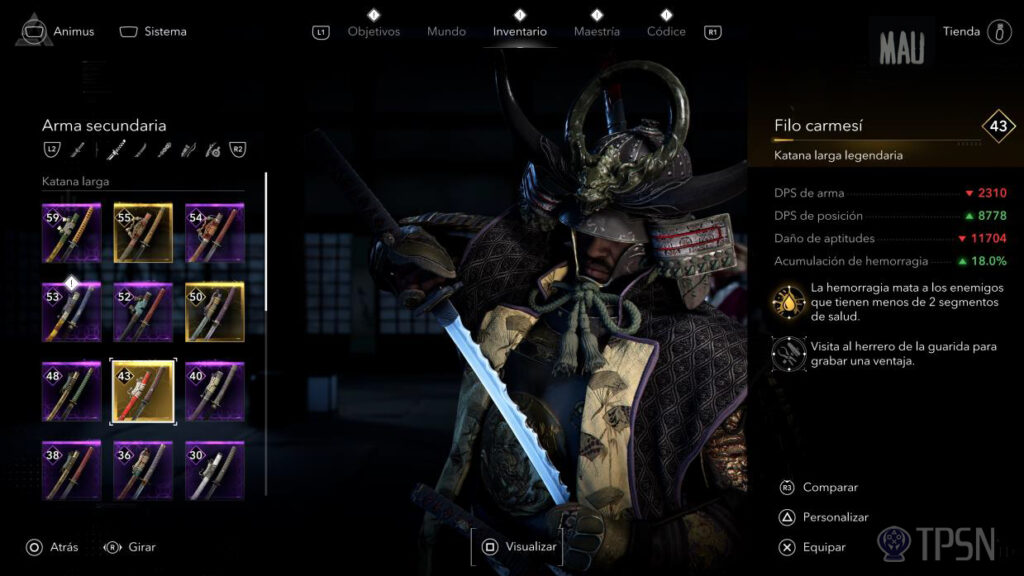Open the Maestría tab
Viewport: 1024px width, 576px height.
click(596, 31)
